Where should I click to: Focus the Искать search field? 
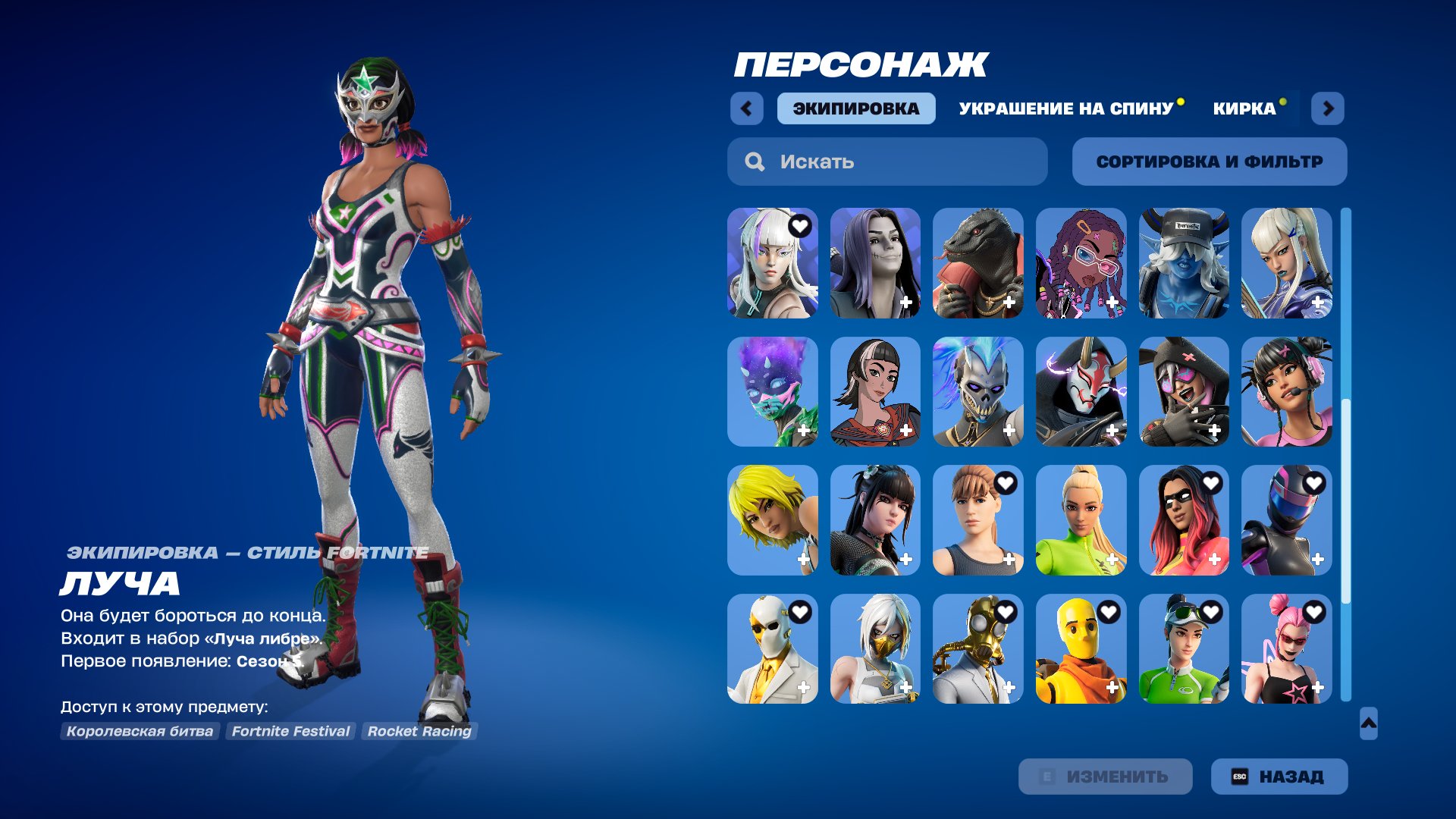[x=887, y=162]
